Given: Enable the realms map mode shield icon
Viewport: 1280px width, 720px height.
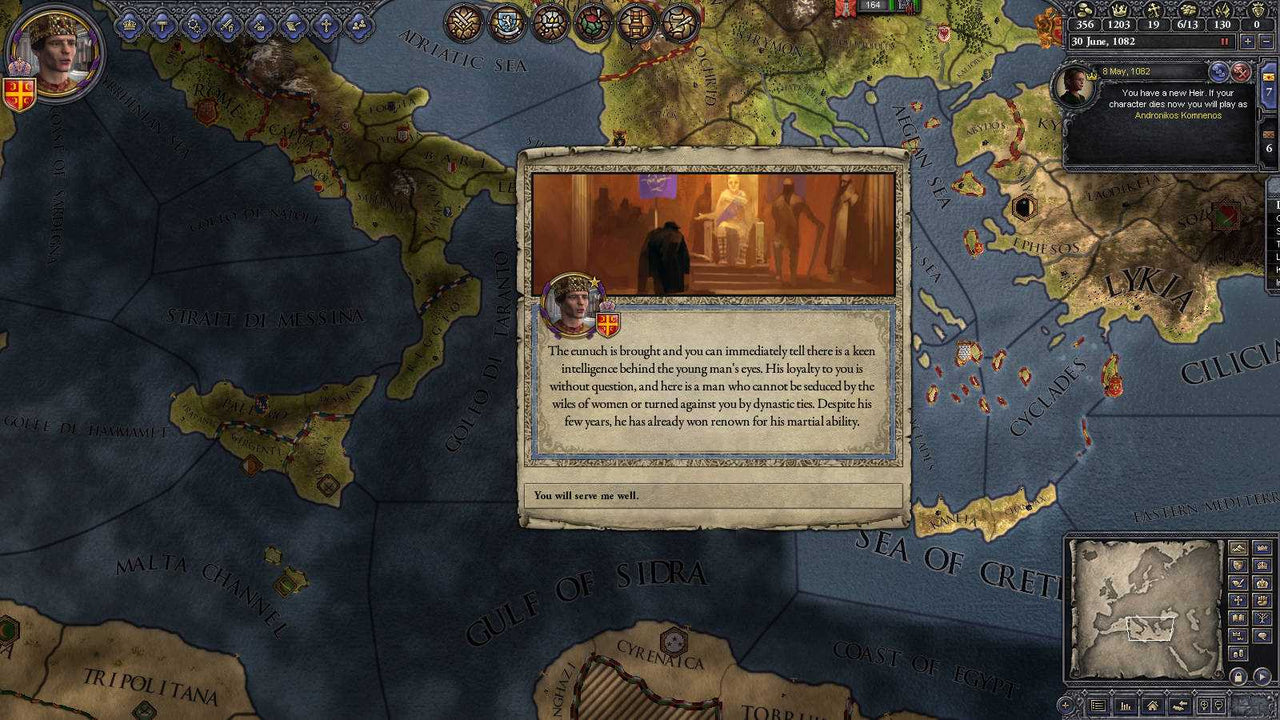Looking at the screenshot, I should pyautogui.click(x=1238, y=565).
